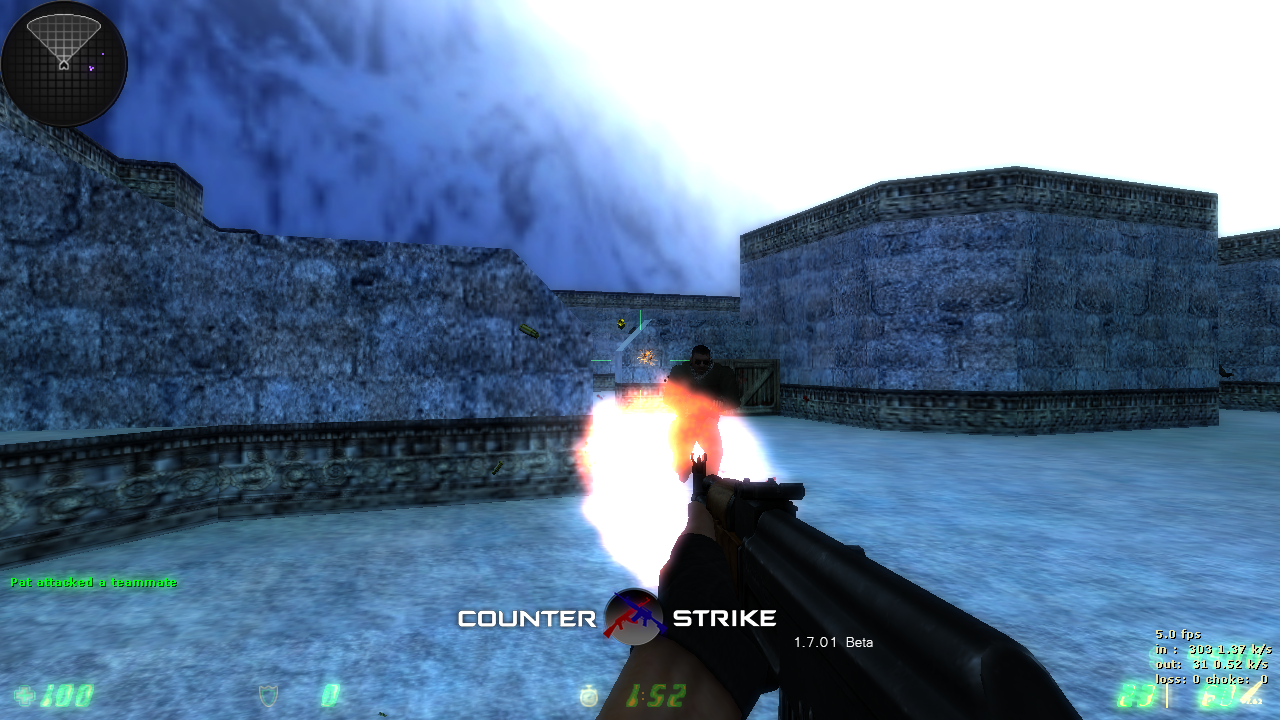
Task: Click the stopwatch timer icon
Action: point(588,698)
